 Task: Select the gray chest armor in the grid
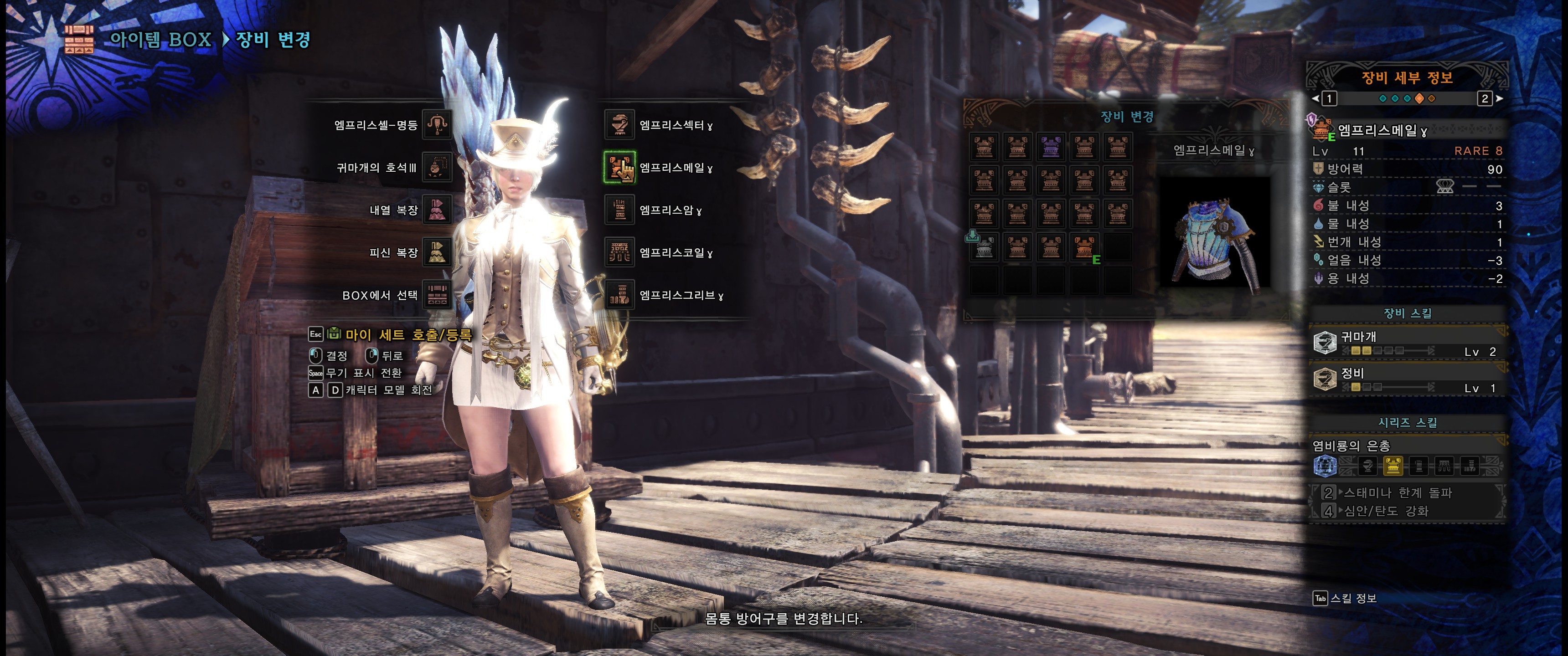pyautogui.click(x=984, y=247)
